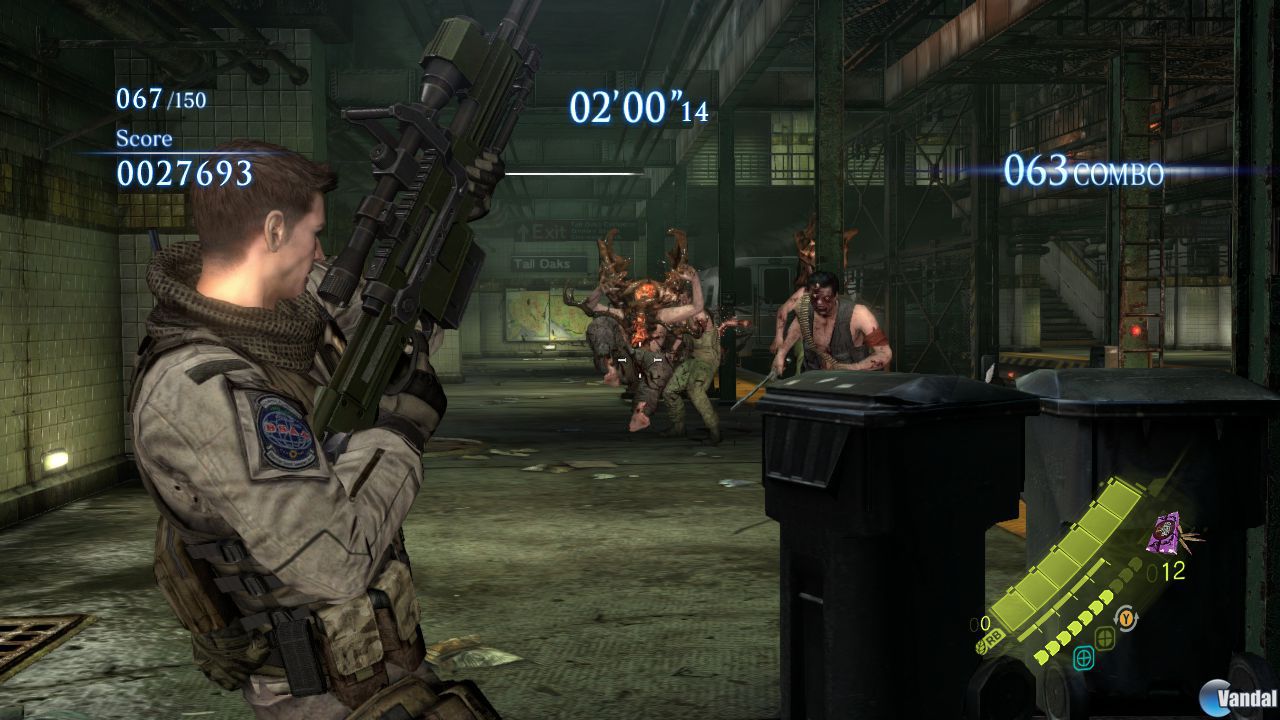Toggle the small grenade counter showing 0

pos(980,623)
